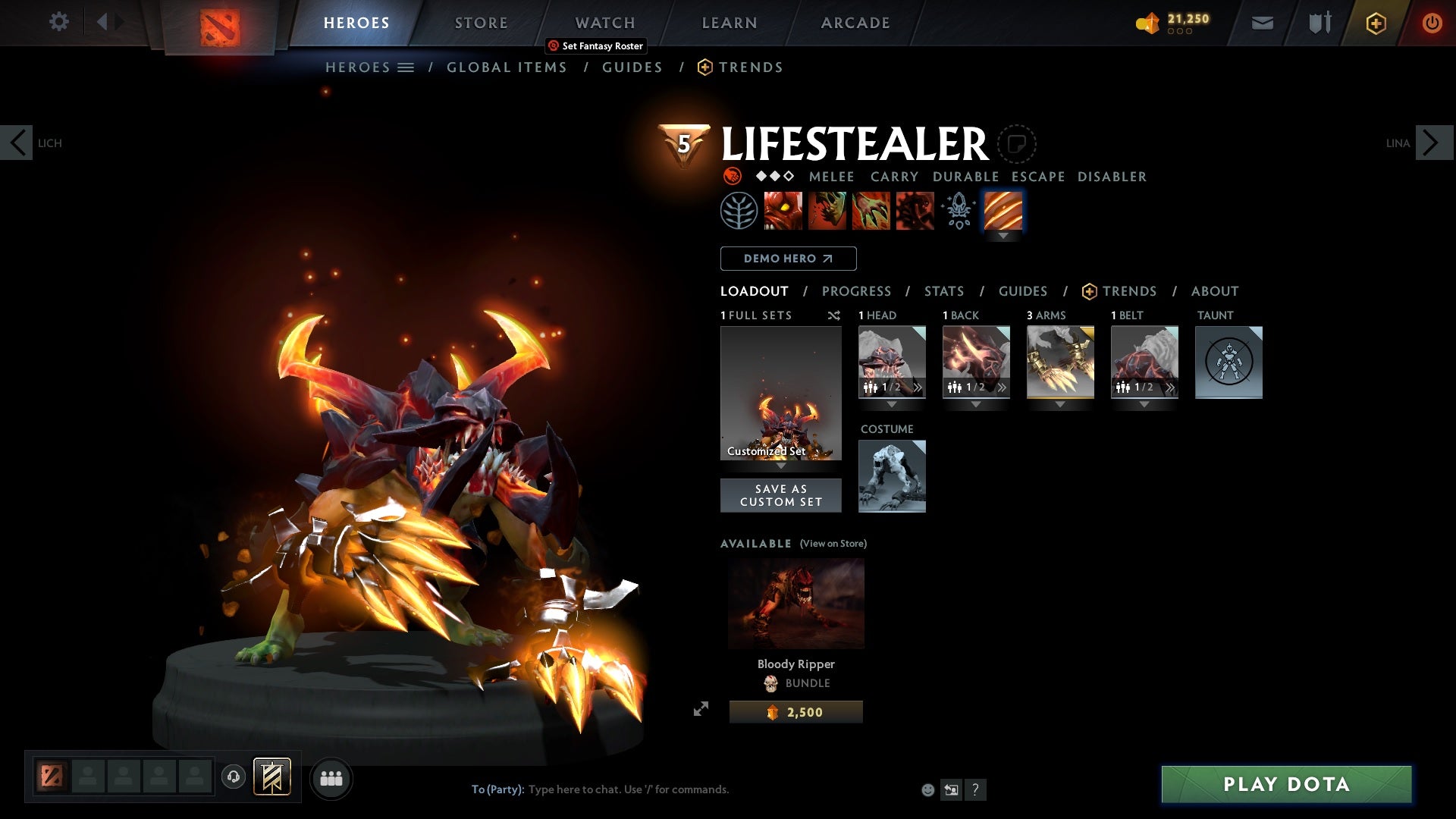Click the help question mark icon
This screenshot has width=1456, height=819.
click(976, 789)
